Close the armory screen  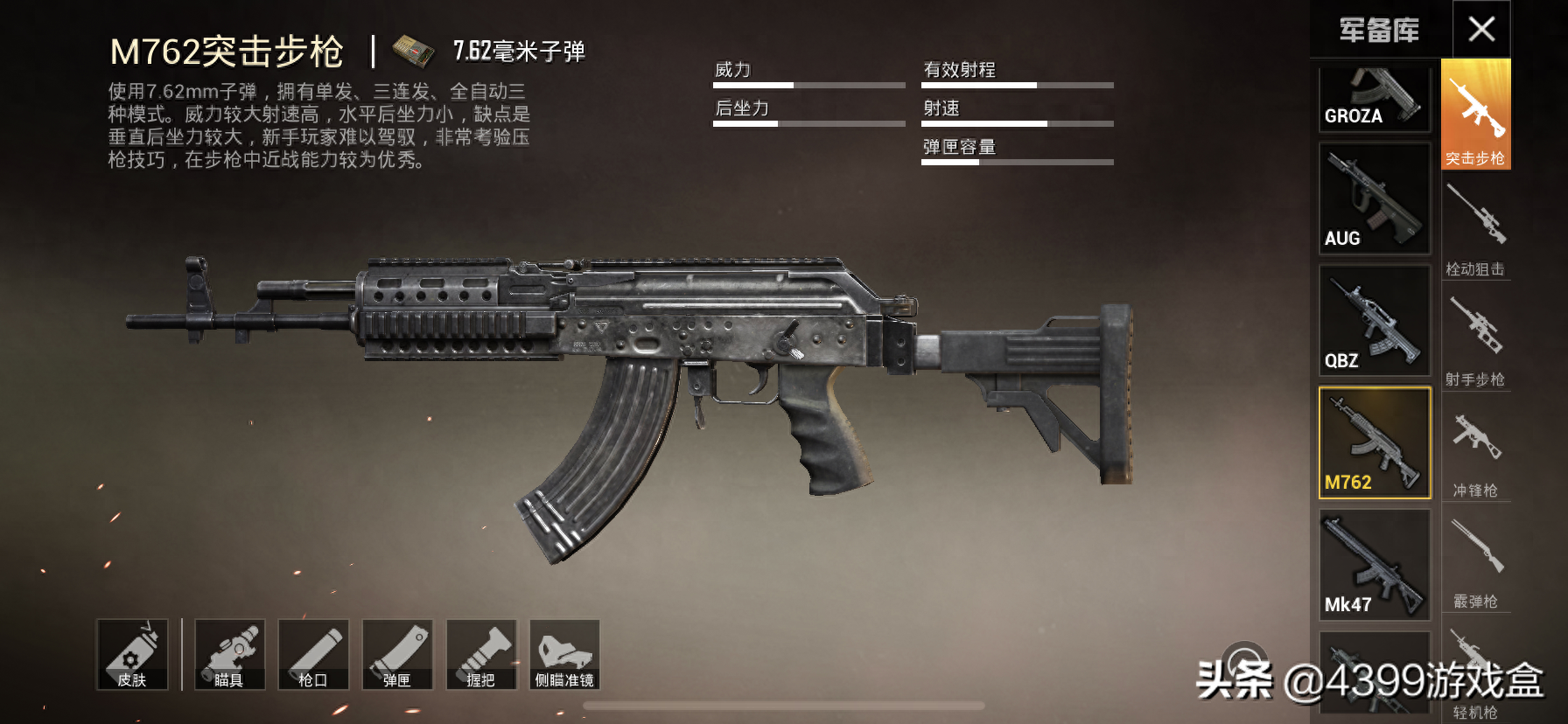pos(1481,30)
